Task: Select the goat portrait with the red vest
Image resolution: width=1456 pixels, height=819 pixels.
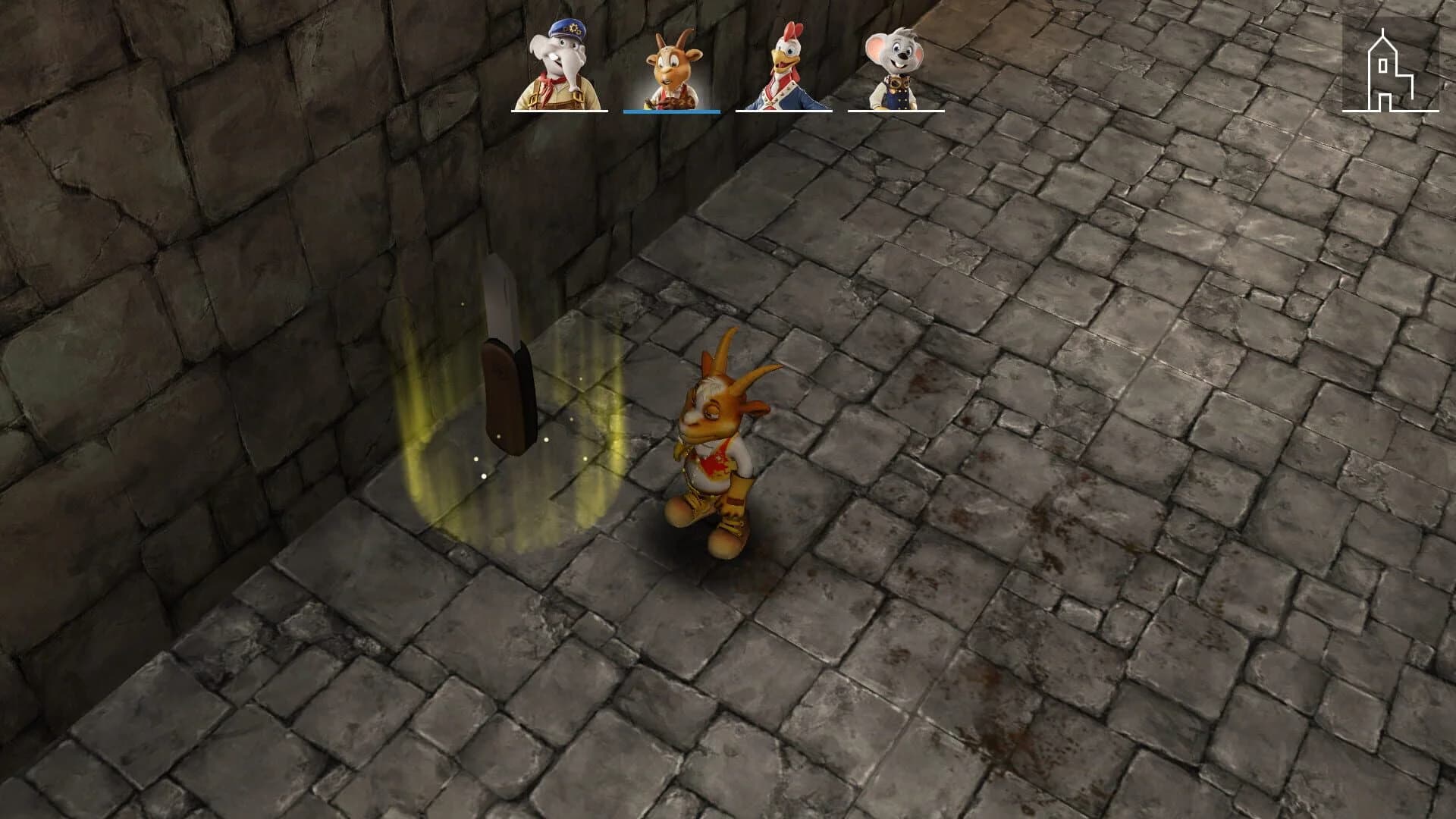Action: pos(670,64)
